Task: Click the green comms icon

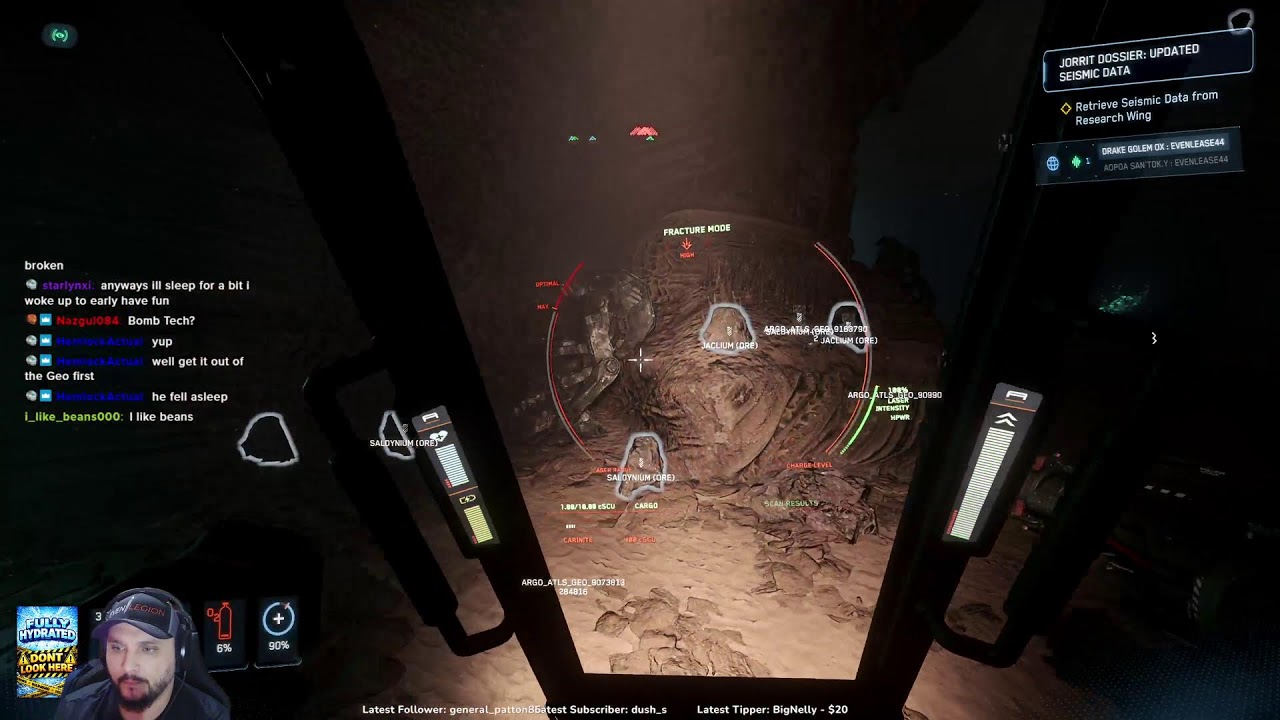Action: click(60, 35)
